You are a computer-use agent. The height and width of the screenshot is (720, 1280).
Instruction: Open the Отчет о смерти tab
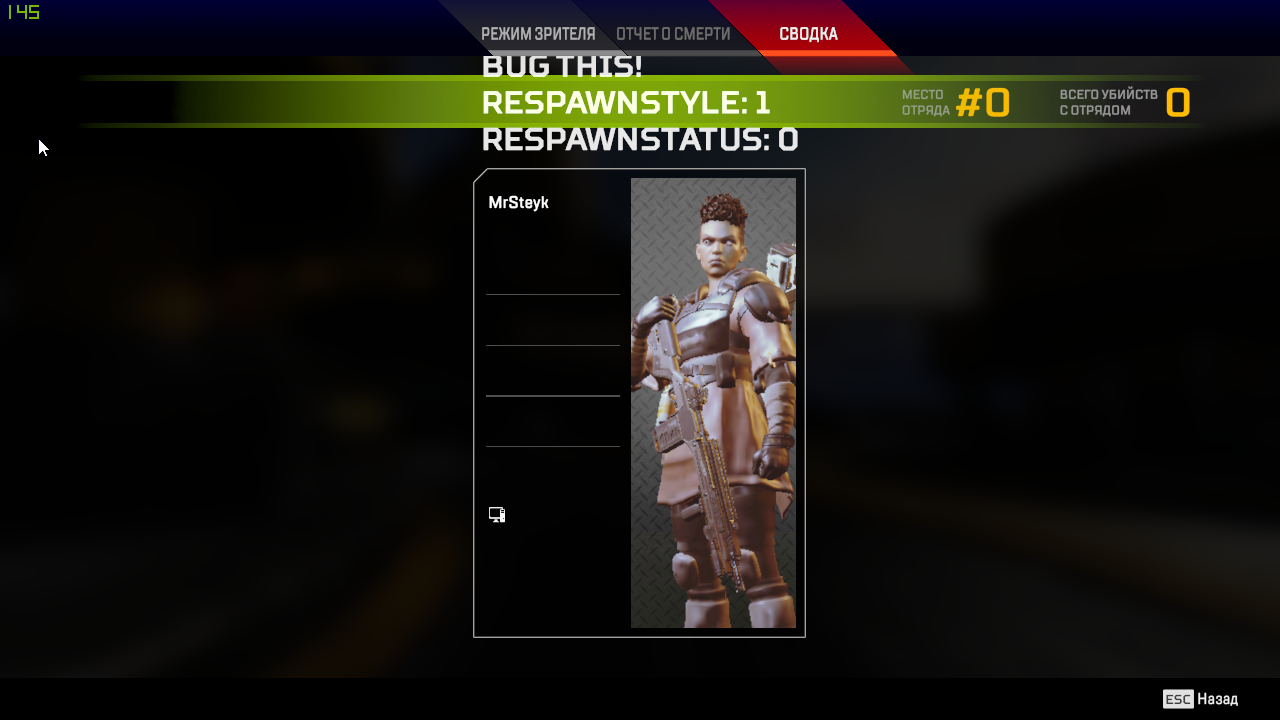[x=673, y=34]
